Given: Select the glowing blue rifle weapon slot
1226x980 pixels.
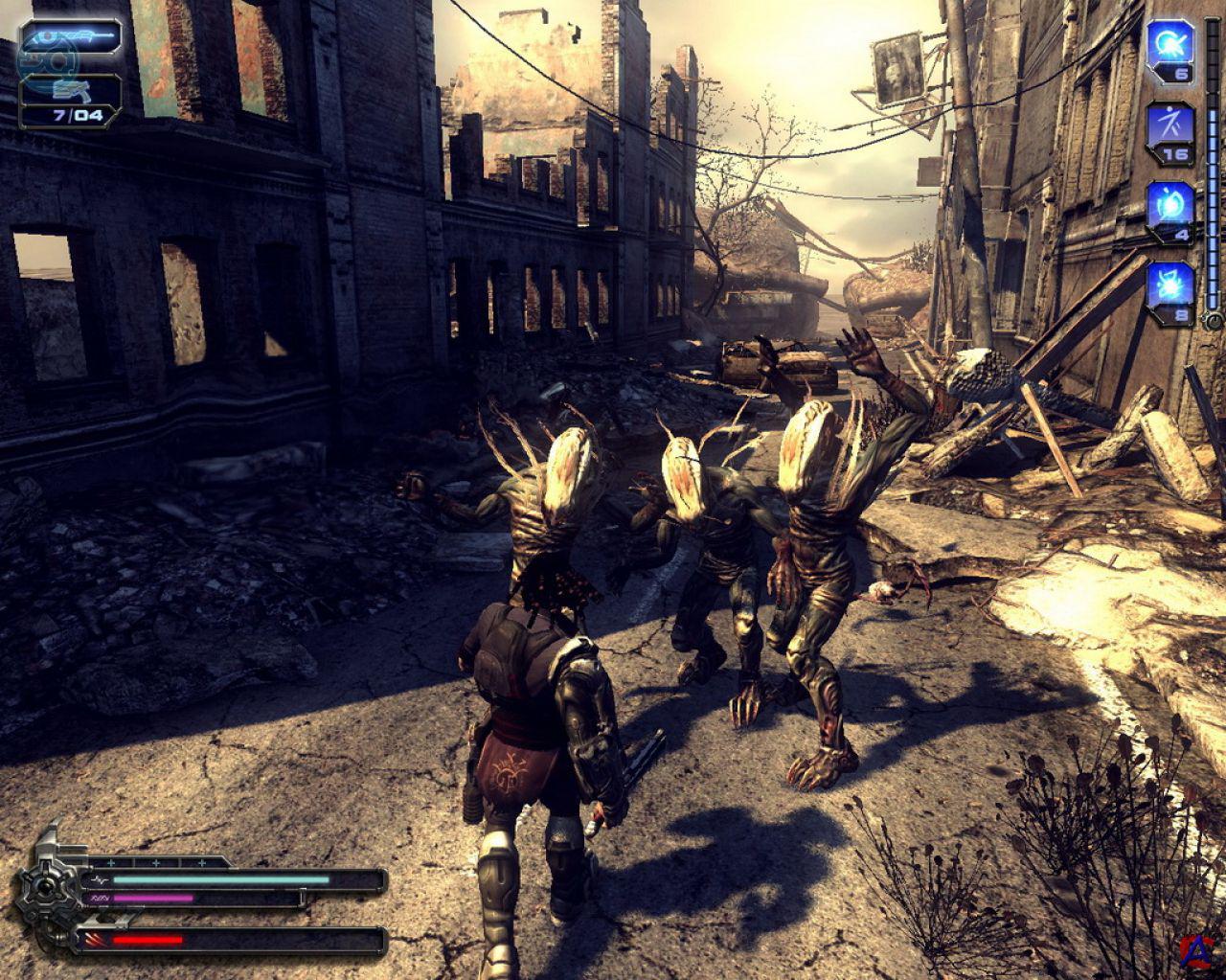Looking at the screenshot, I should click(70, 37).
